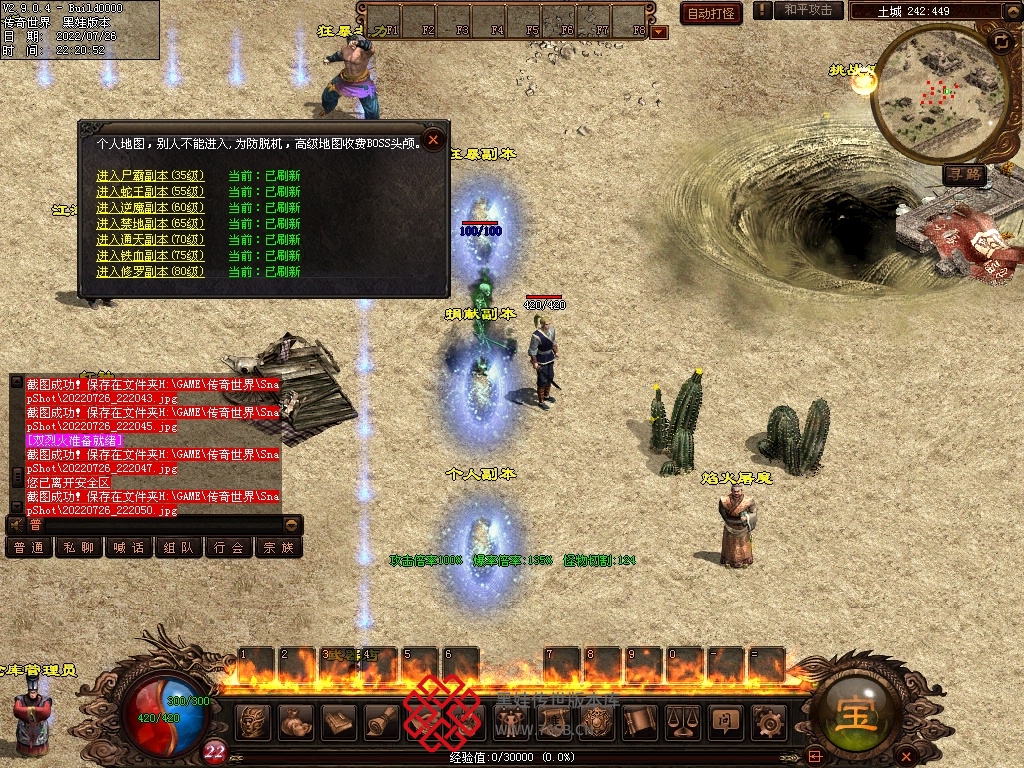Enter the 尸霸副本 (level 35) dungeon
Viewport: 1024px width, 768px height.
[150, 176]
